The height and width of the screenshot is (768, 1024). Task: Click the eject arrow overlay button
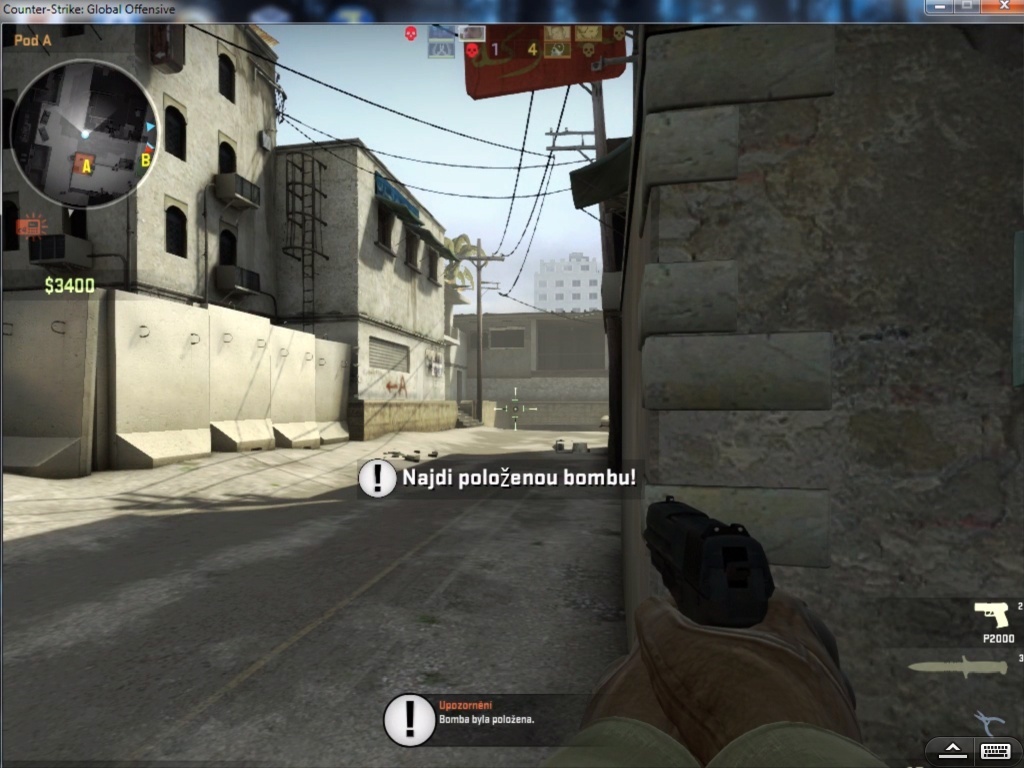951,750
